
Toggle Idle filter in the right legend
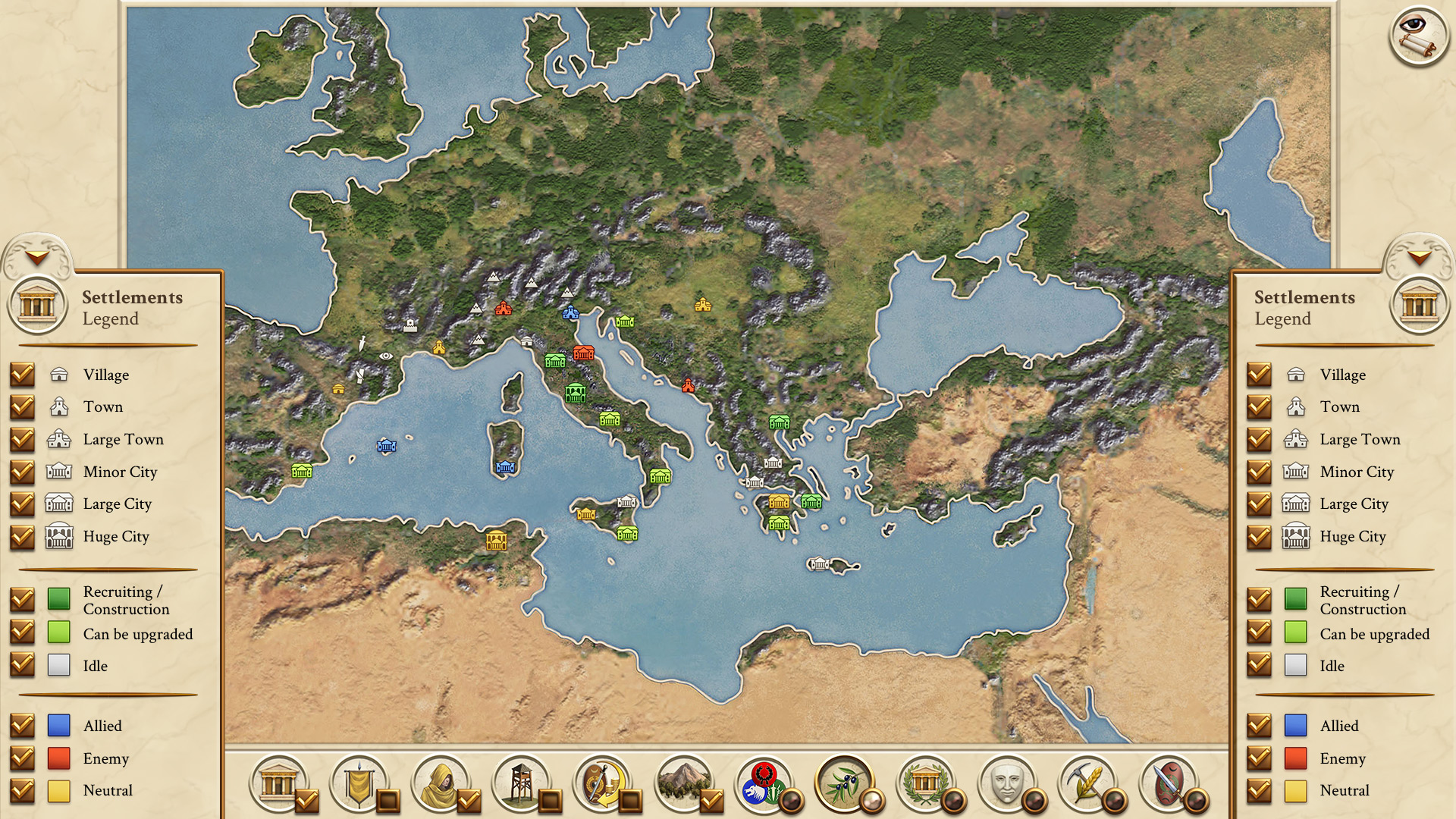[1260, 666]
